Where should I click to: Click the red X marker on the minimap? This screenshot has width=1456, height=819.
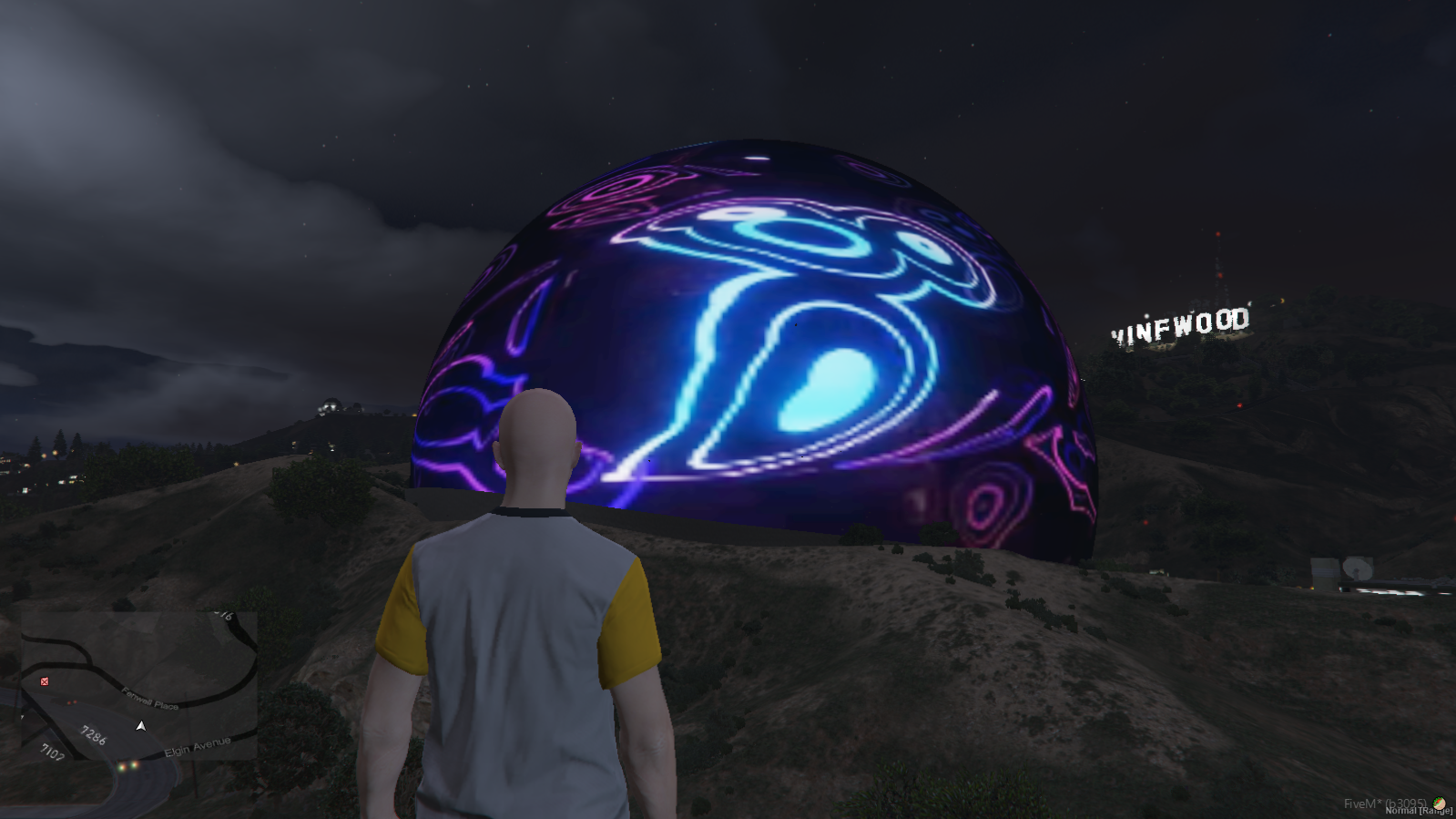click(x=45, y=681)
